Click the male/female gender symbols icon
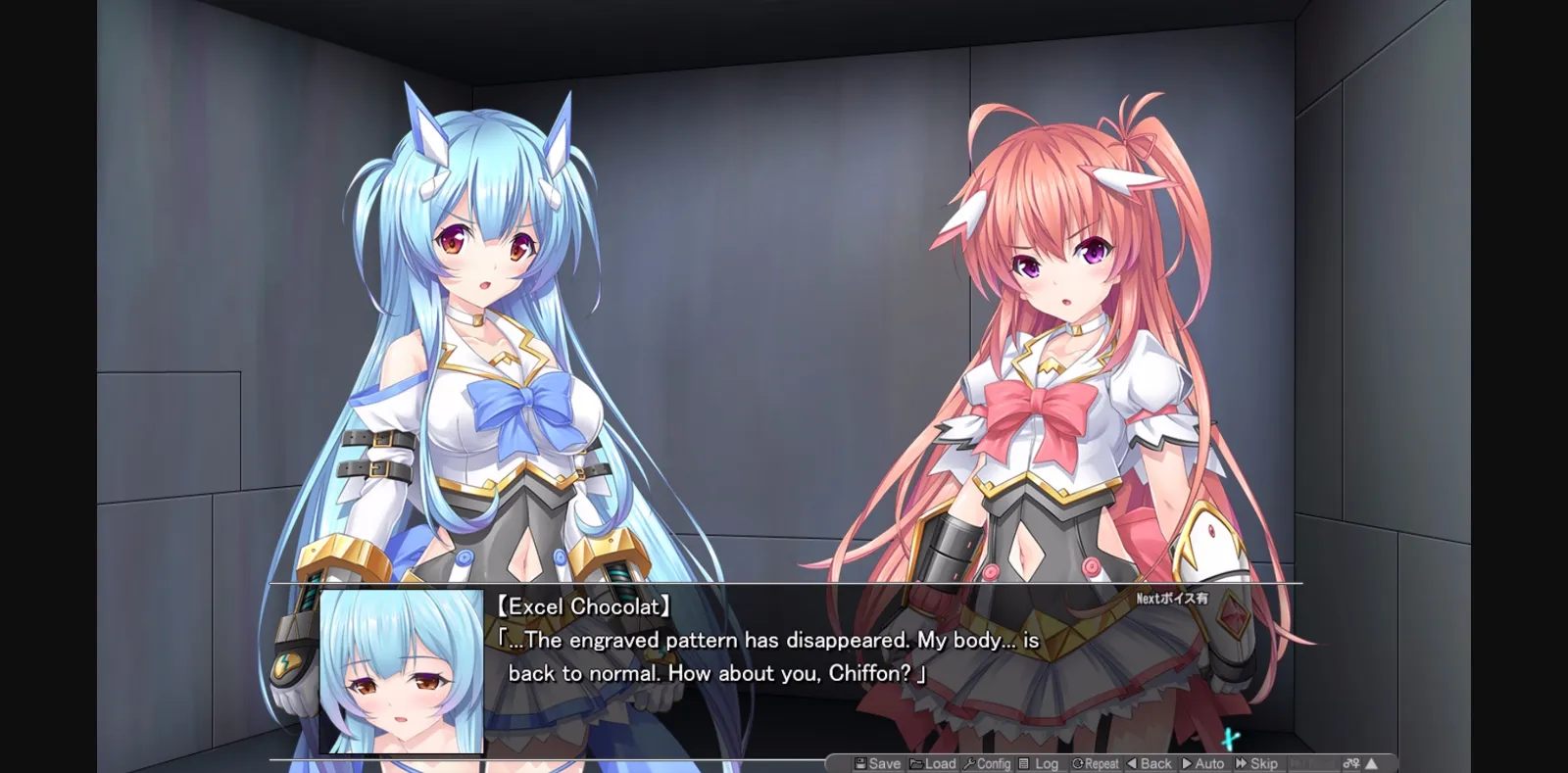1568x773 pixels. [x=1353, y=764]
